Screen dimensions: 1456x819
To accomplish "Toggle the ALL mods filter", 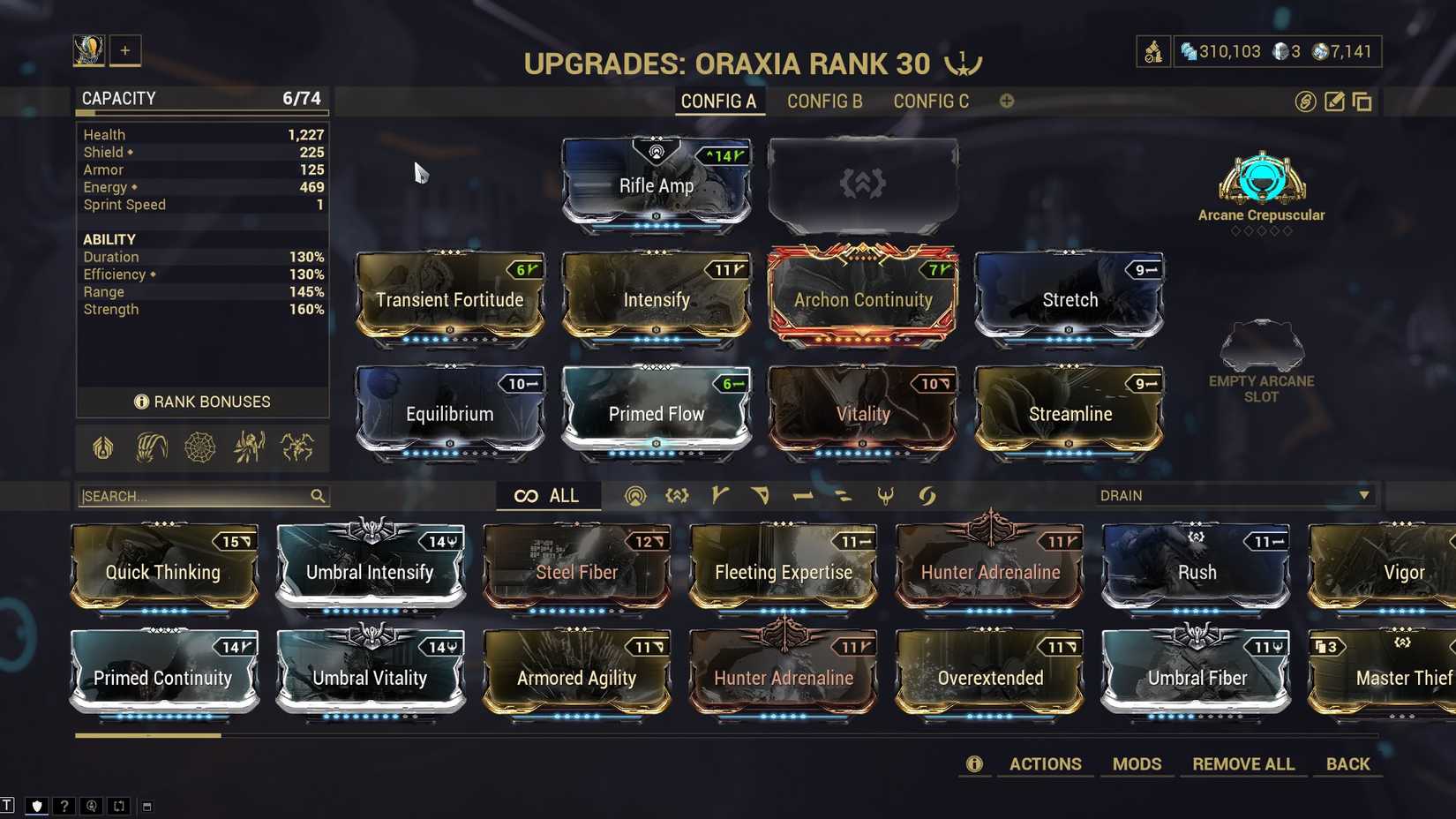I will click(548, 496).
